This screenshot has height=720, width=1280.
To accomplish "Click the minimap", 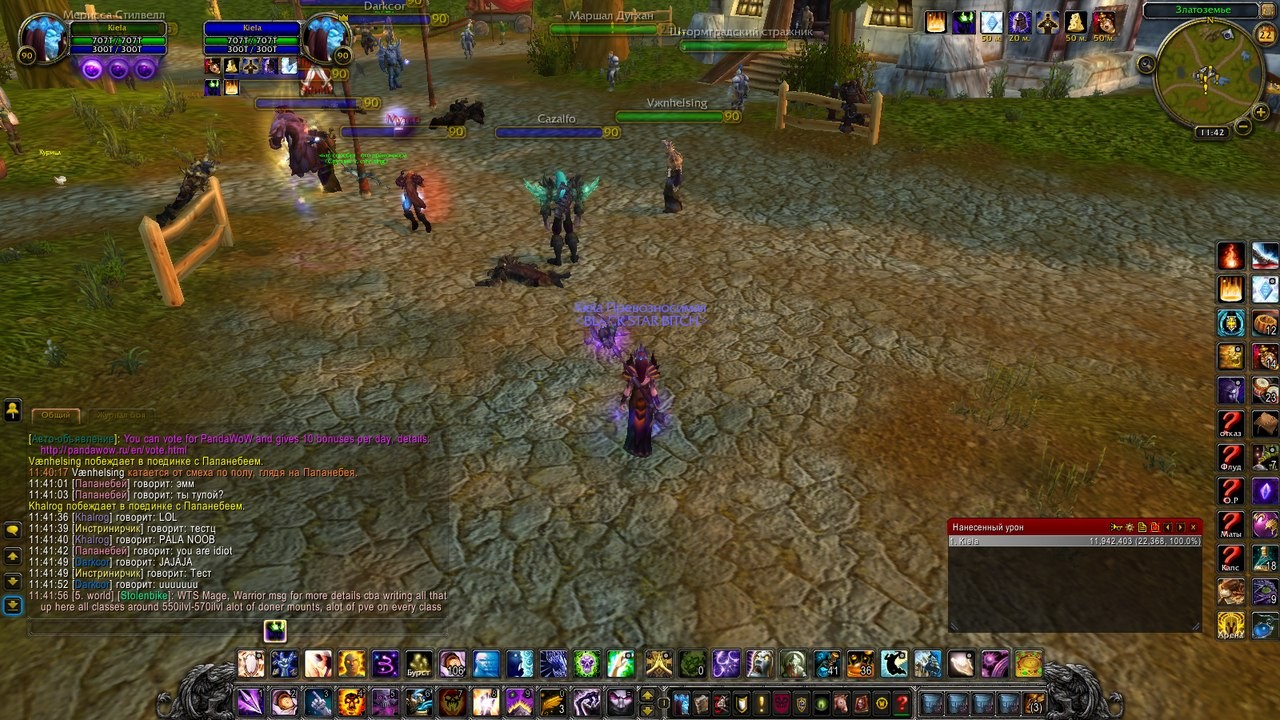I will tap(1206, 75).
